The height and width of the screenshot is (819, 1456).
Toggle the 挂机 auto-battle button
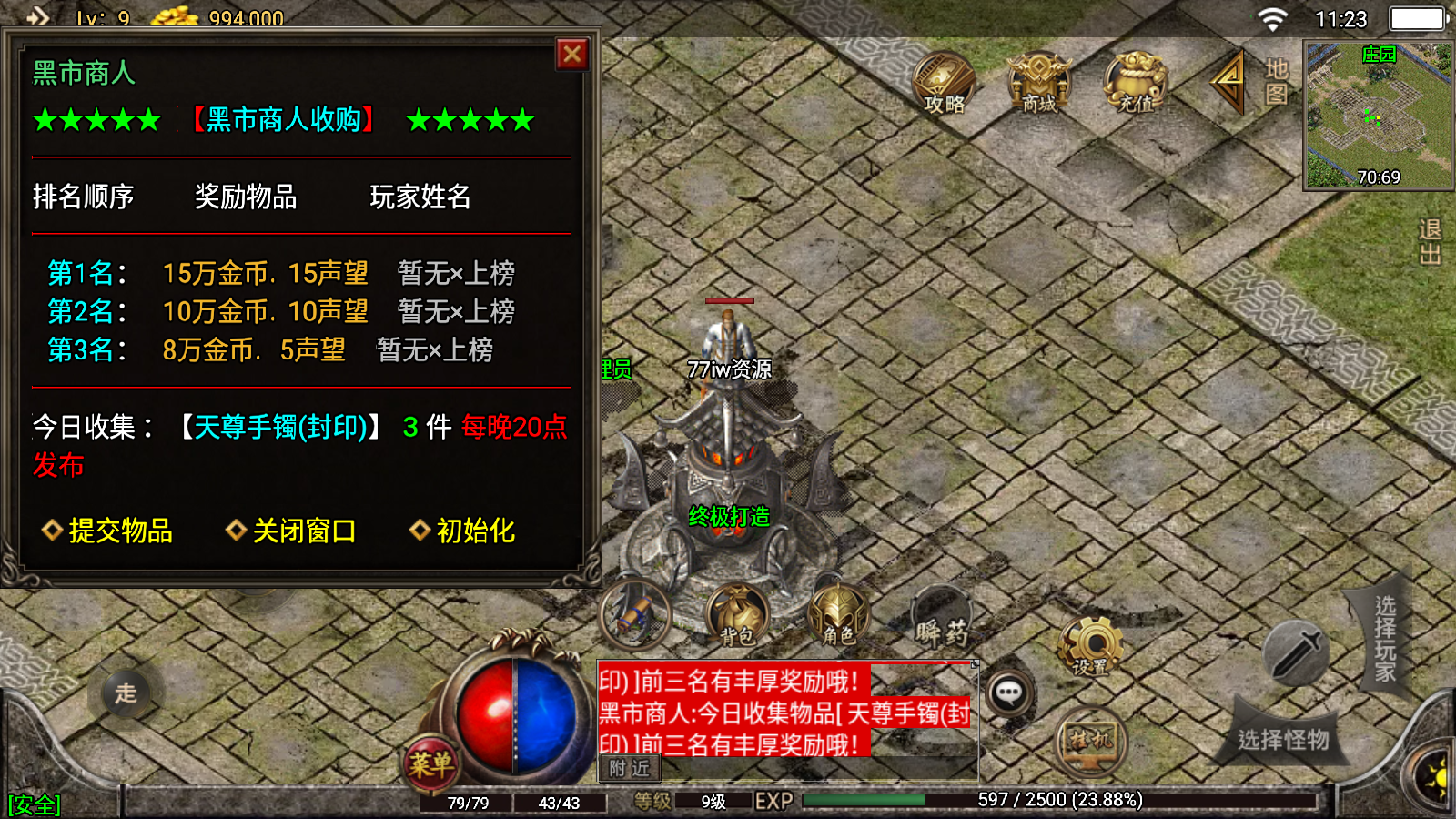1091,741
